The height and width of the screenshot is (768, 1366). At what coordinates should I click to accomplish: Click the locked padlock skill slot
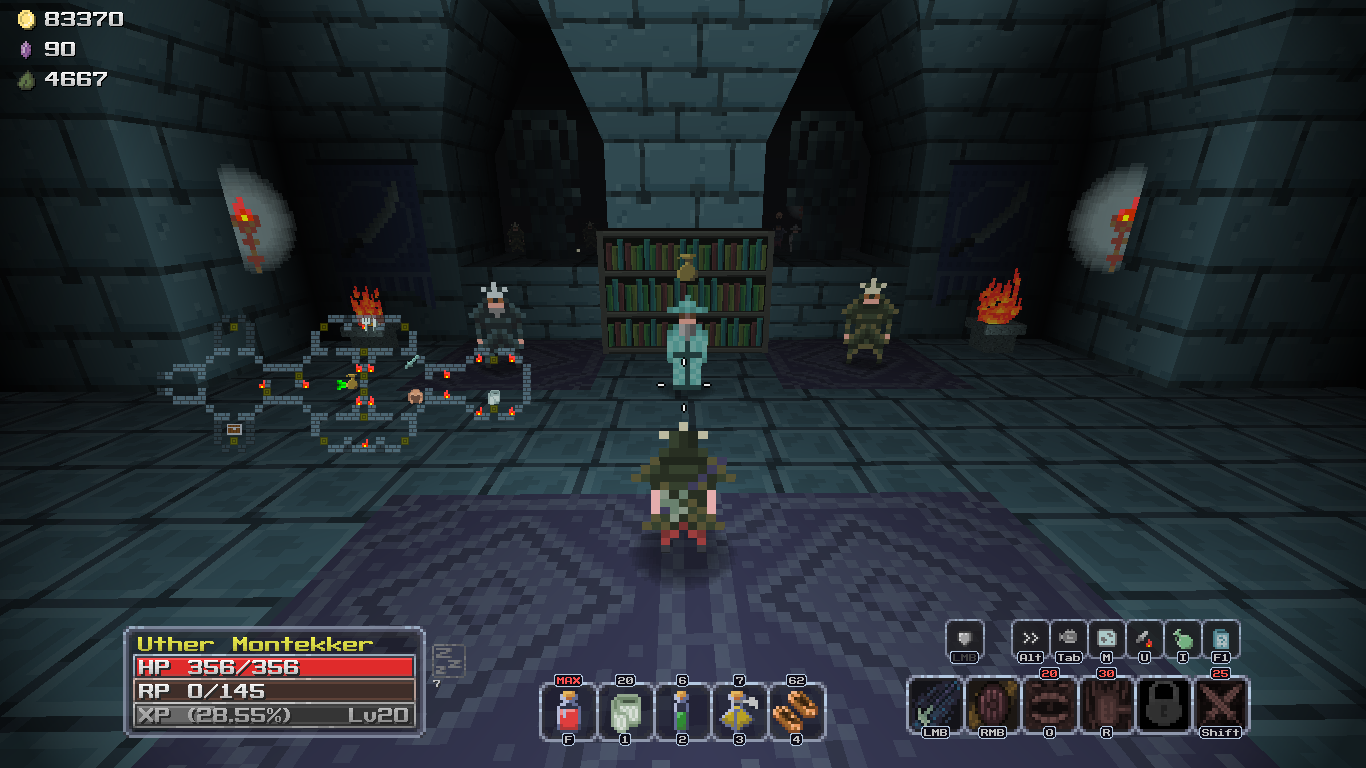[x=1164, y=704]
